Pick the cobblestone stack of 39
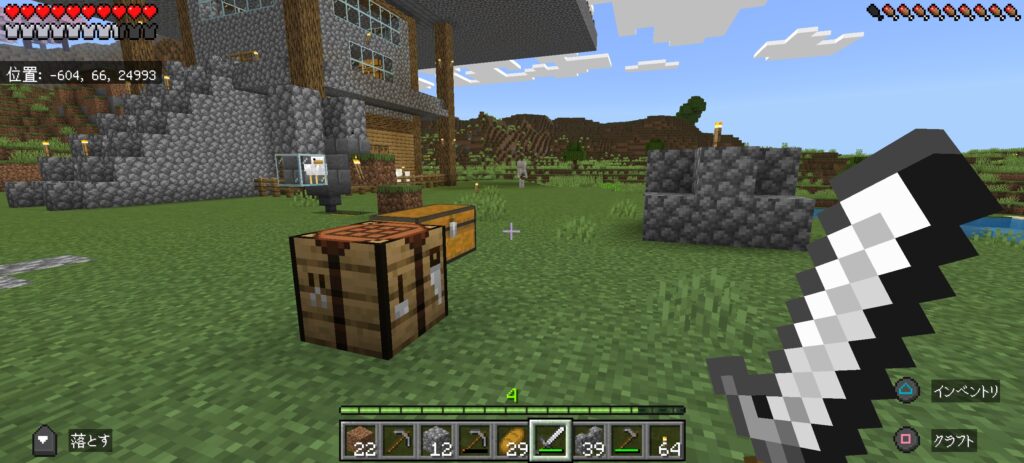This screenshot has width=1024, height=463. 588,441
